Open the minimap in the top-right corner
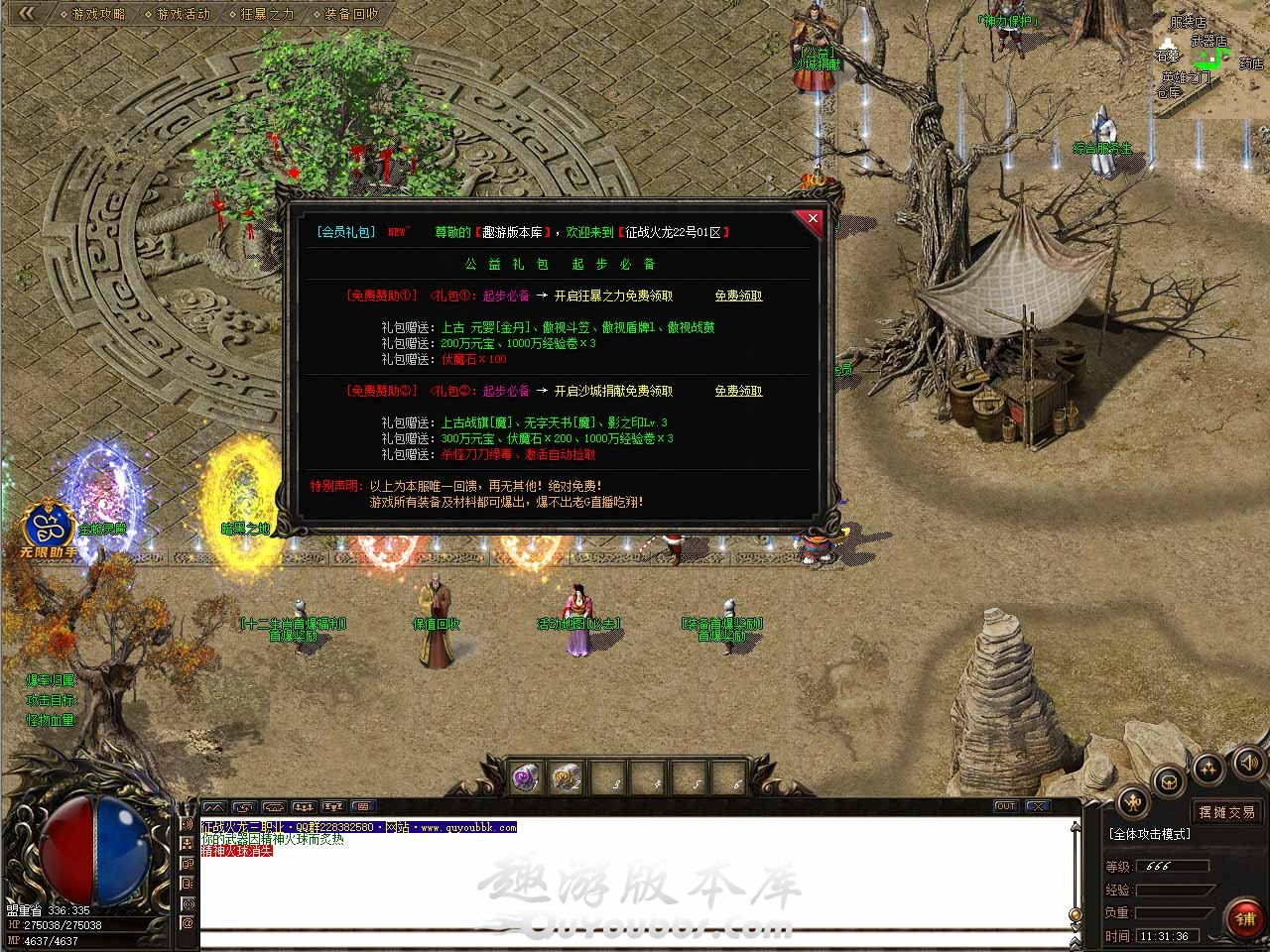The height and width of the screenshot is (952, 1270). [x=1210, y=58]
